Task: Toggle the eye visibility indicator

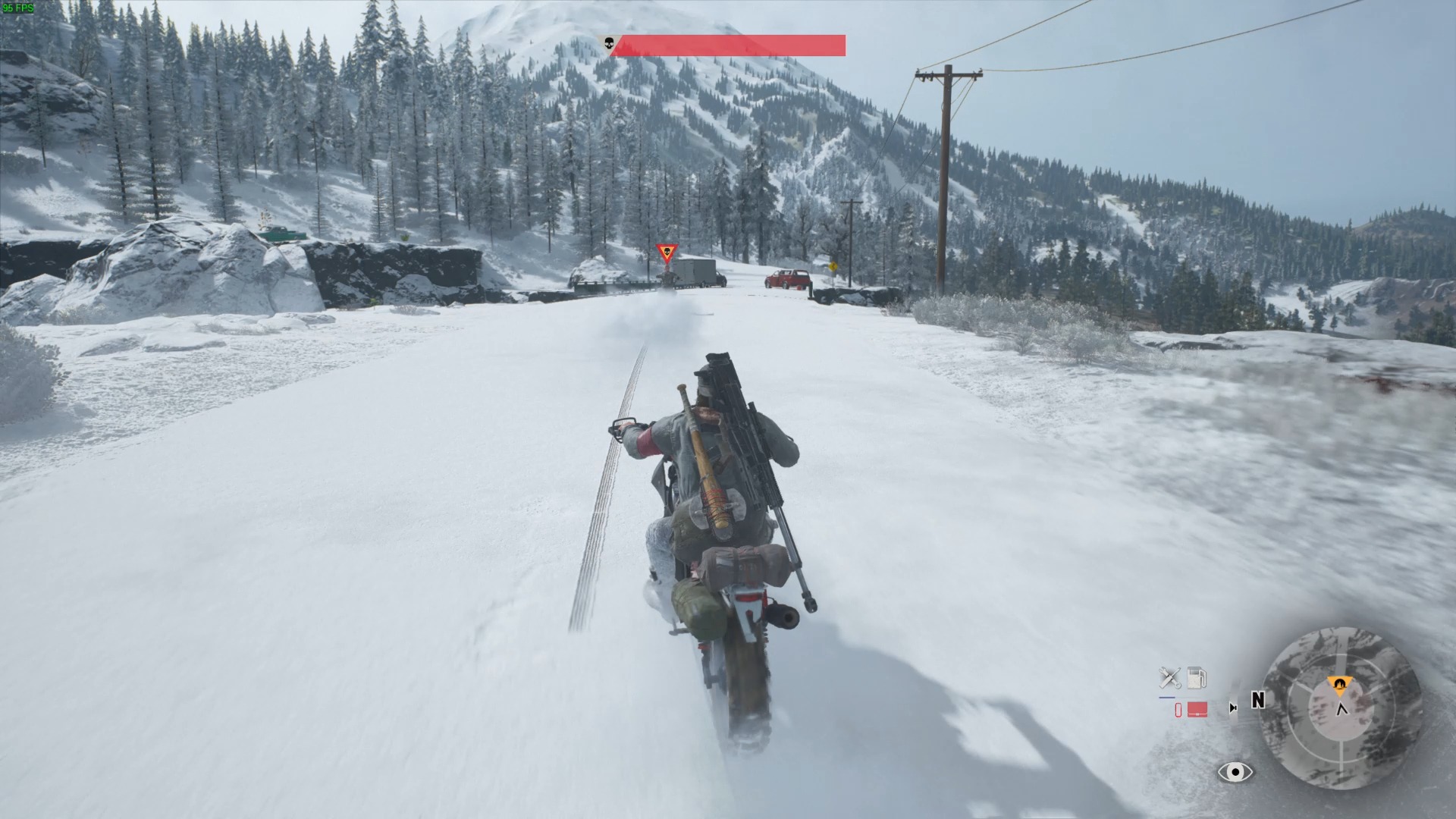Action: click(1235, 773)
